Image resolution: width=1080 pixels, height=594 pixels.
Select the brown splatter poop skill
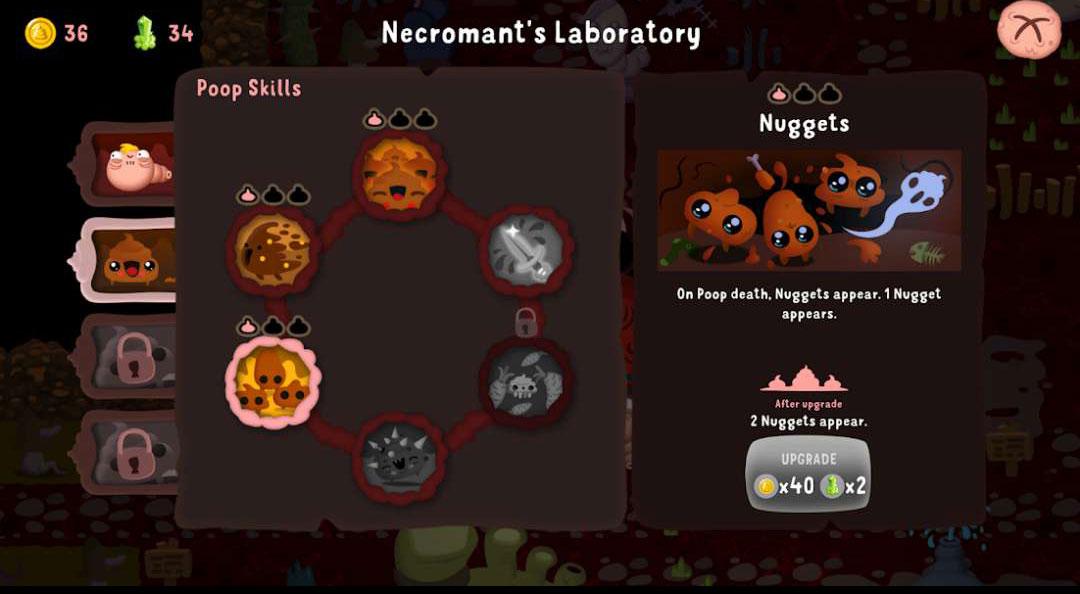(273, 250)
